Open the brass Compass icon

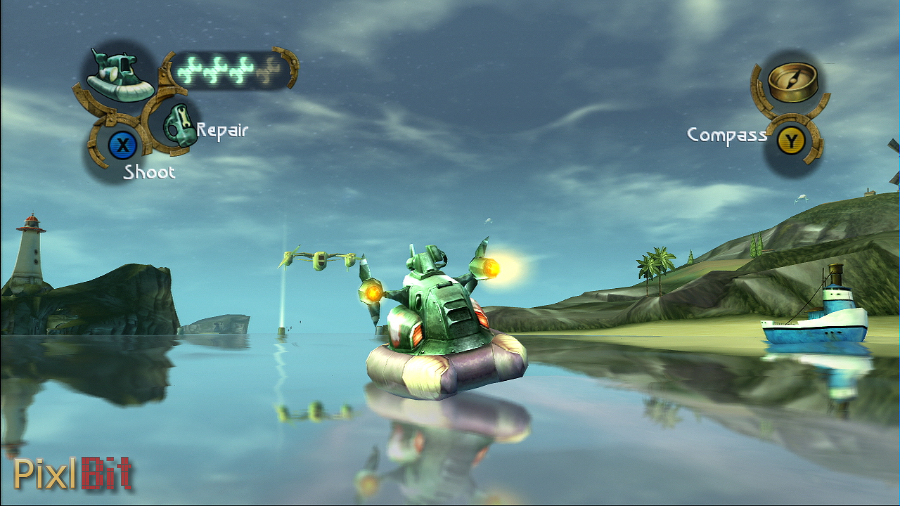[793, 81]
